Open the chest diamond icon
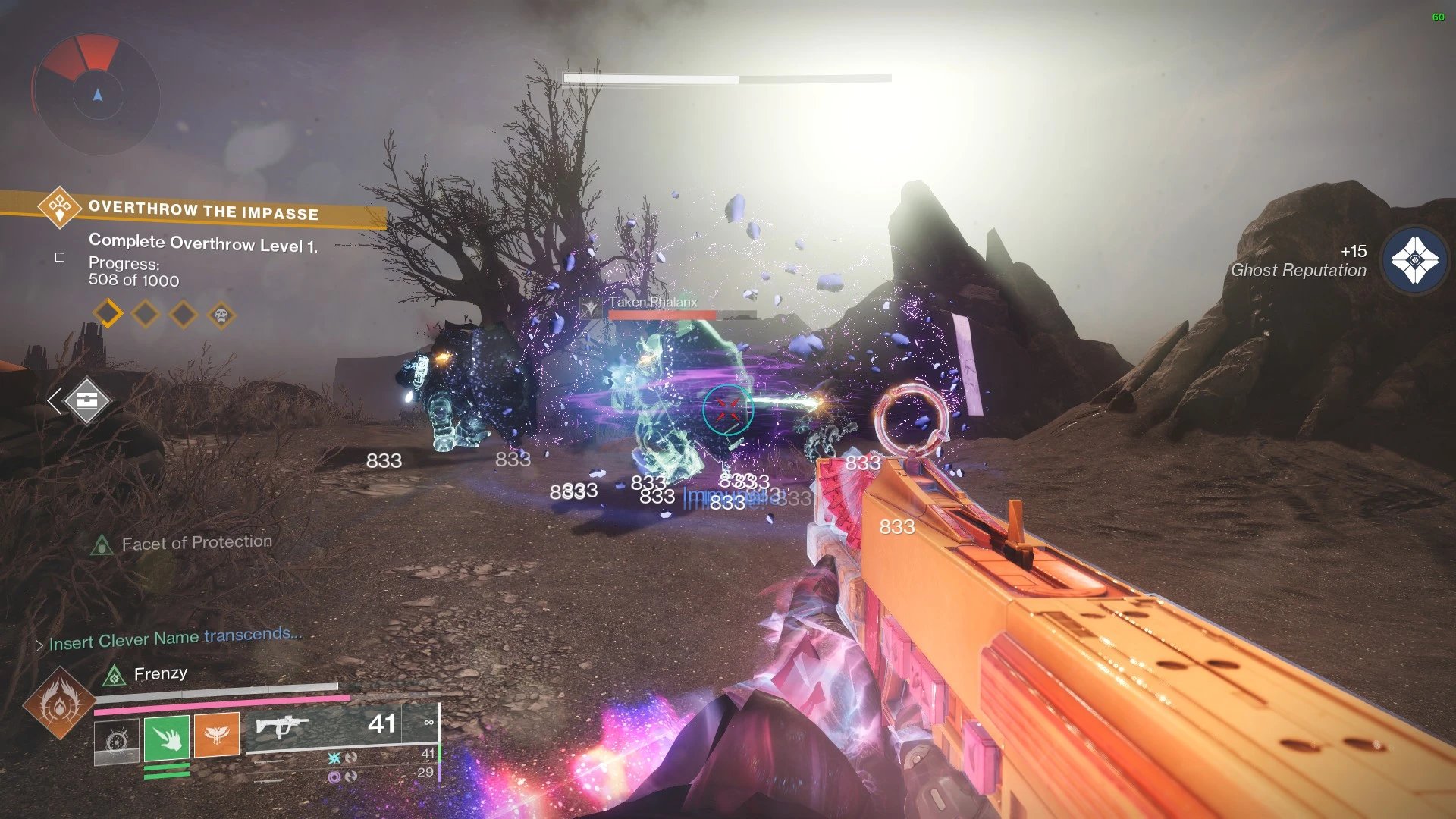The width and height of the screenshot is (1456, 819). [86, 400]
